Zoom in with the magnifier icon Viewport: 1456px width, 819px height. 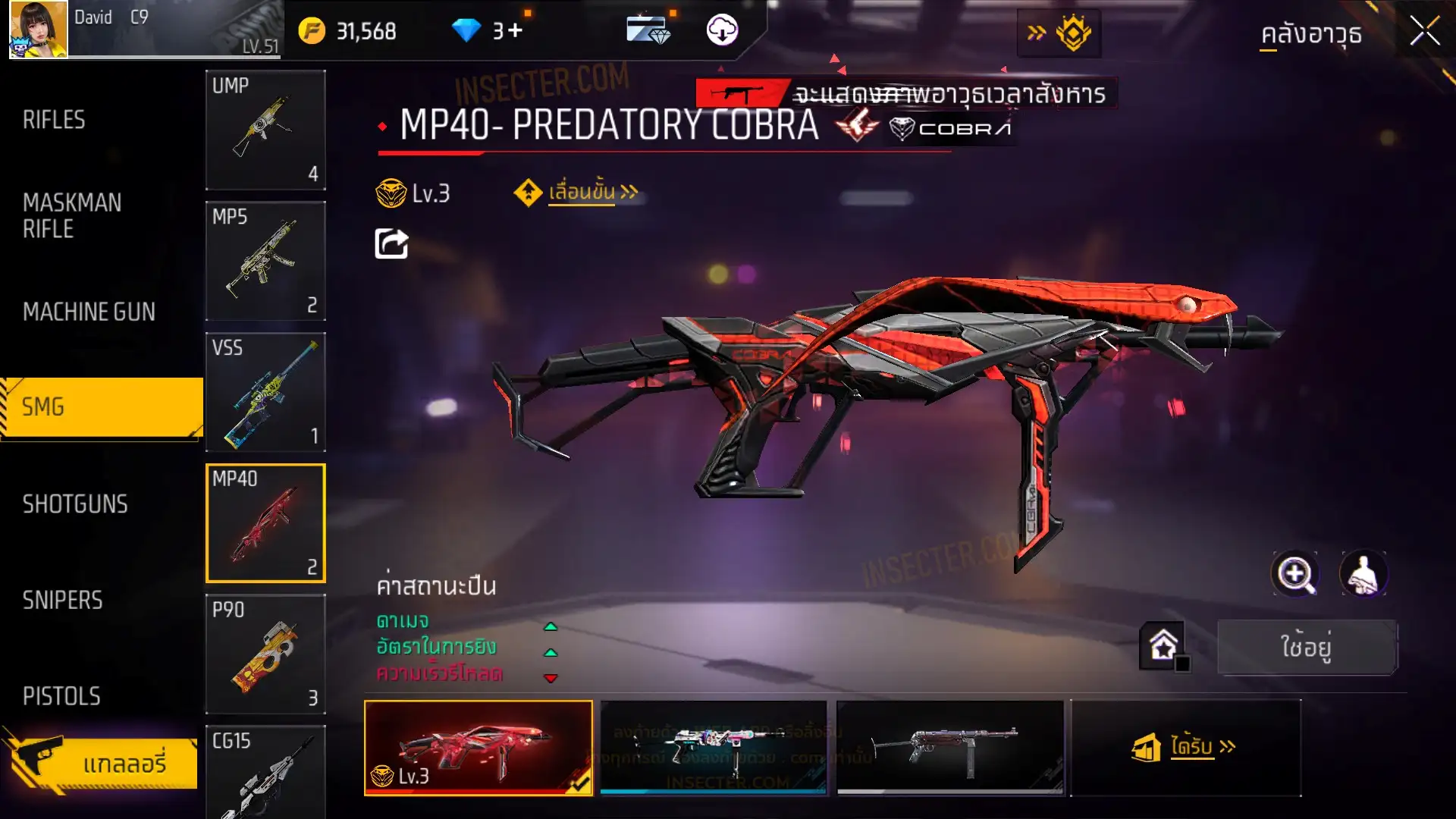(1294, 574)
